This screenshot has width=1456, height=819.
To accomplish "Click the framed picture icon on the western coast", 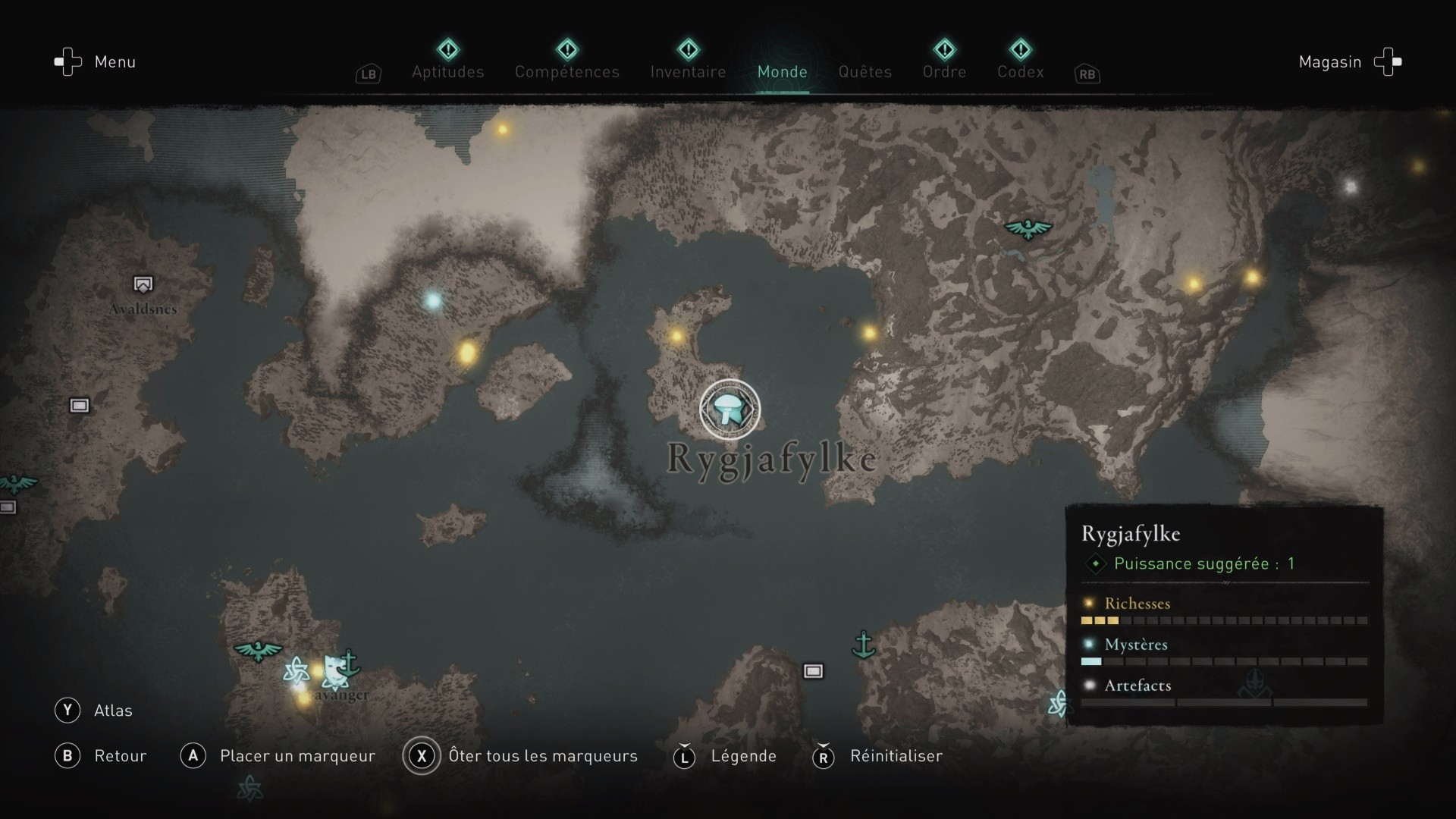I will pyautogui.click(x=79, y=406).
